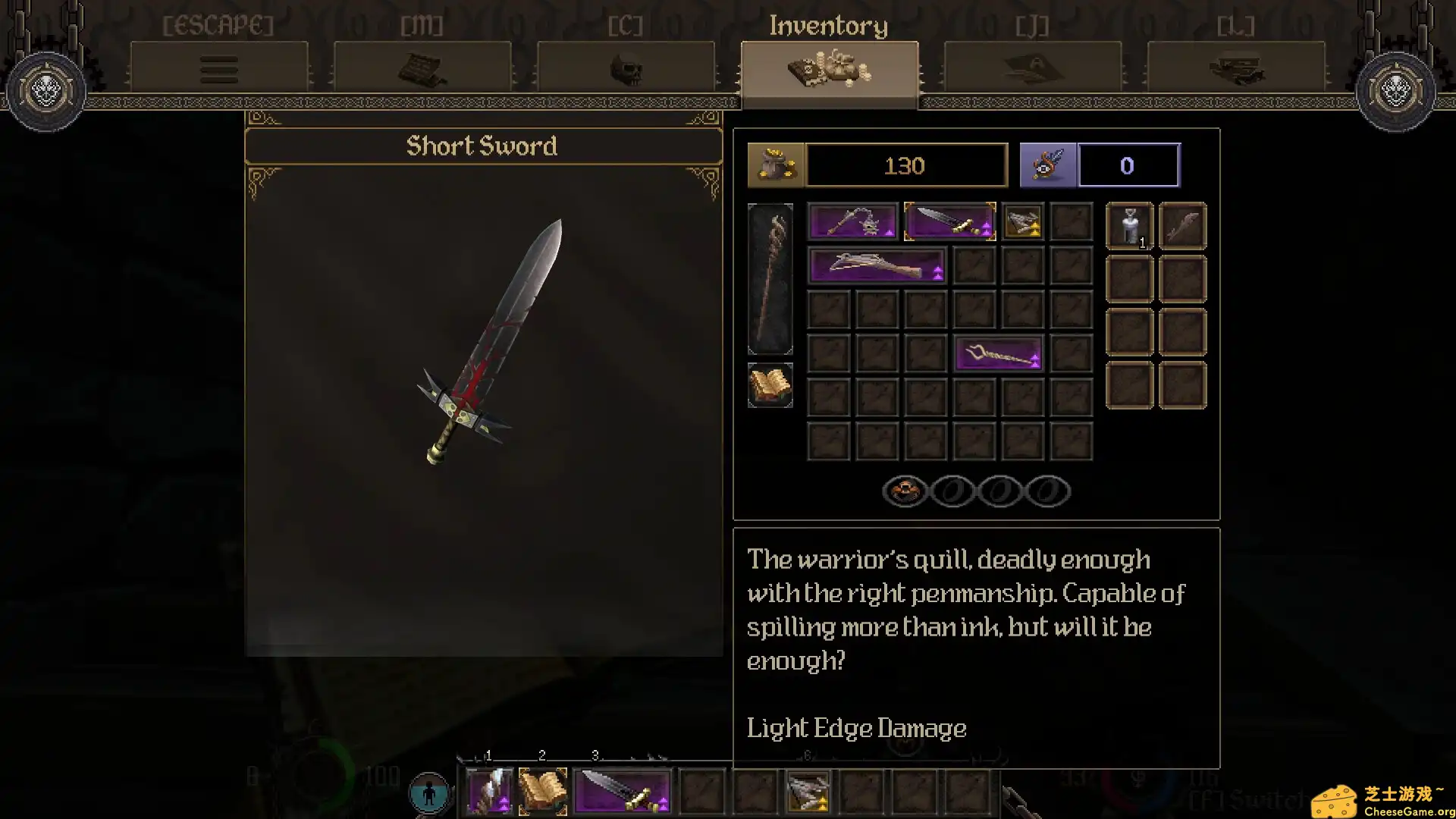Viewport: 1456px width, 819px height.
Task: Open the quill journal tab labeled [J]
Action: click(x=1031, y=70)
